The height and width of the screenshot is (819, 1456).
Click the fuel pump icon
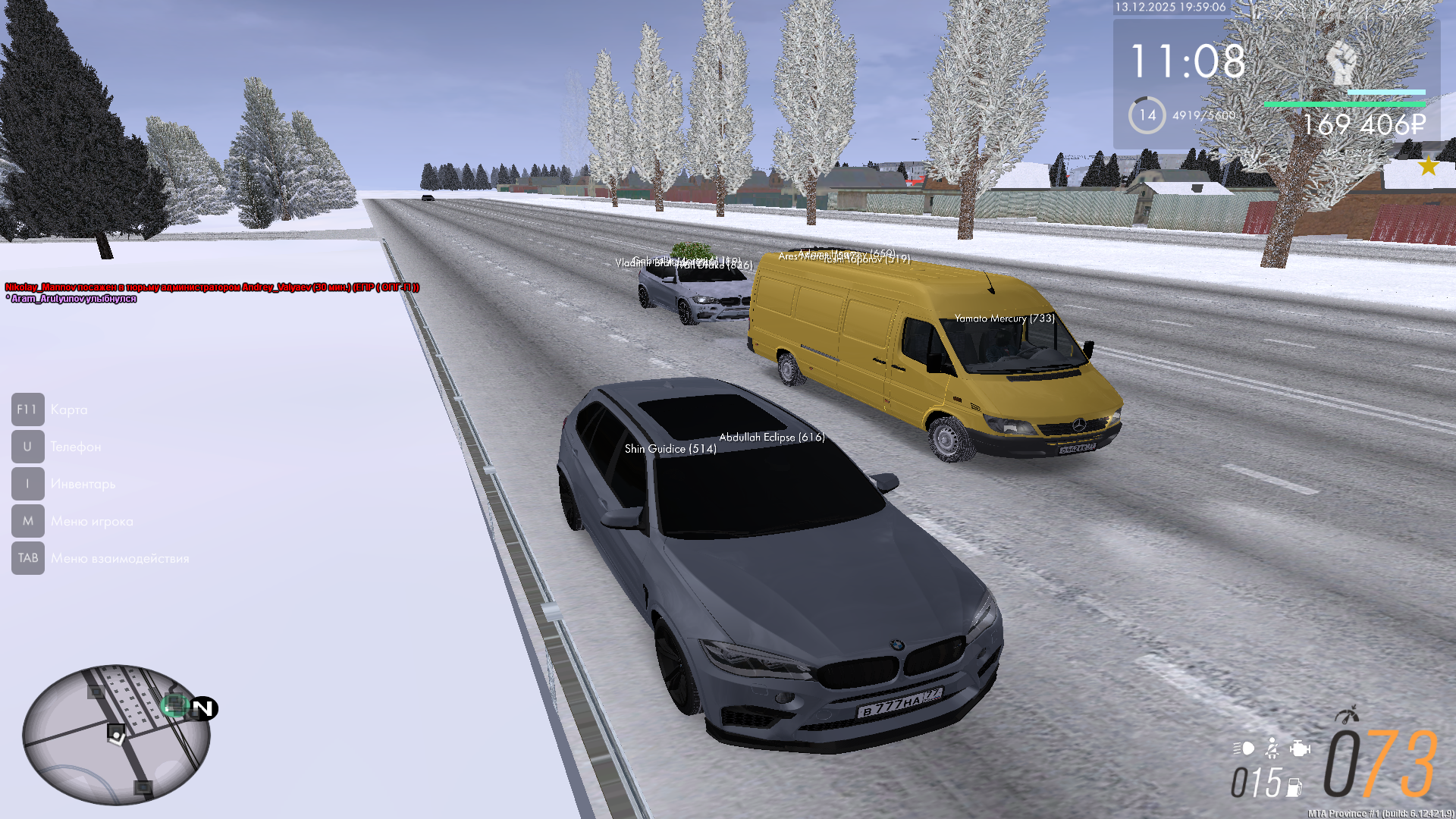tap(1294, 787)
